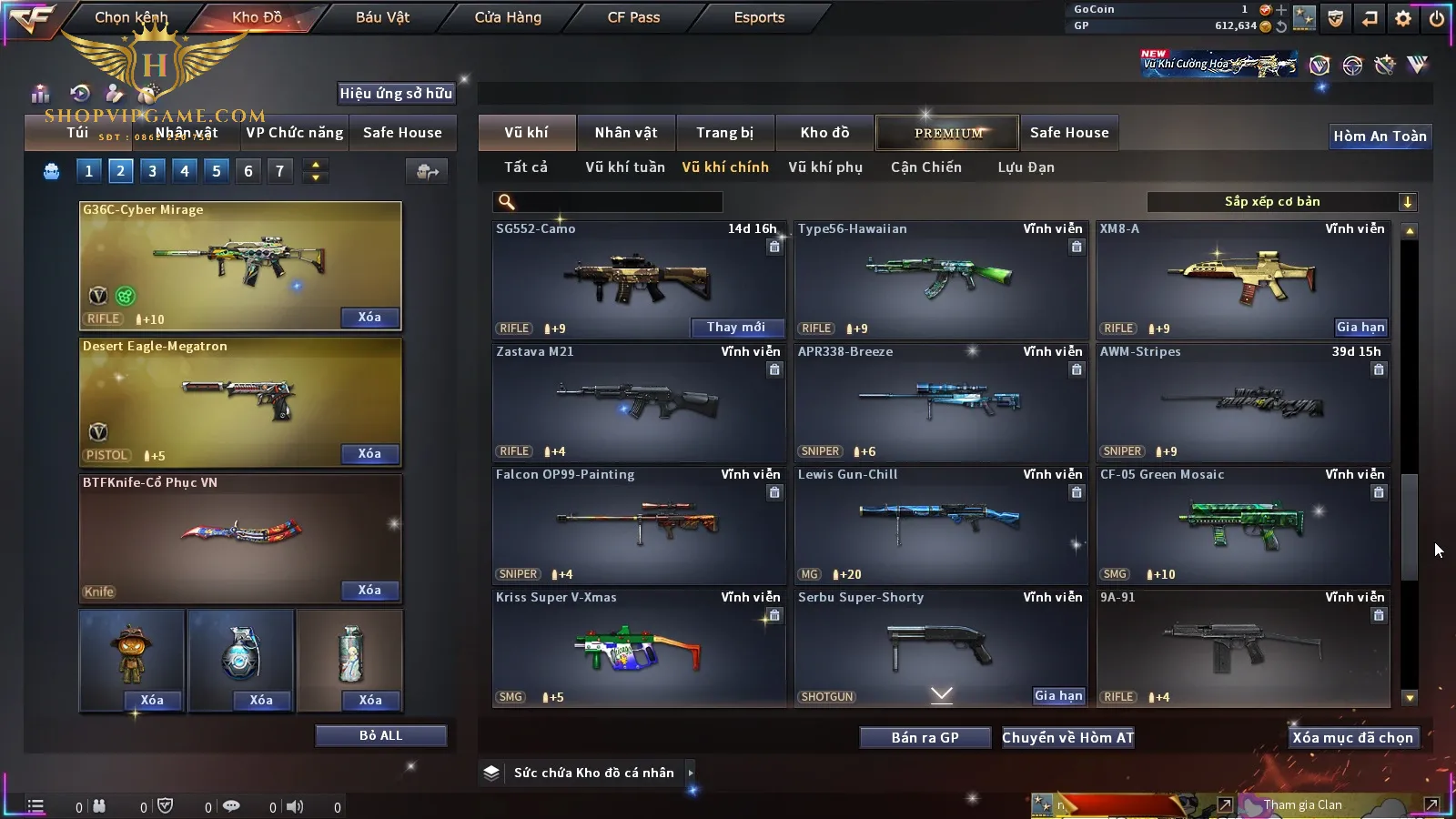Choose the Kriss Super V-Xmas weapon
The width and height of the screenshot is (1456, 819).
coord(639,647)
